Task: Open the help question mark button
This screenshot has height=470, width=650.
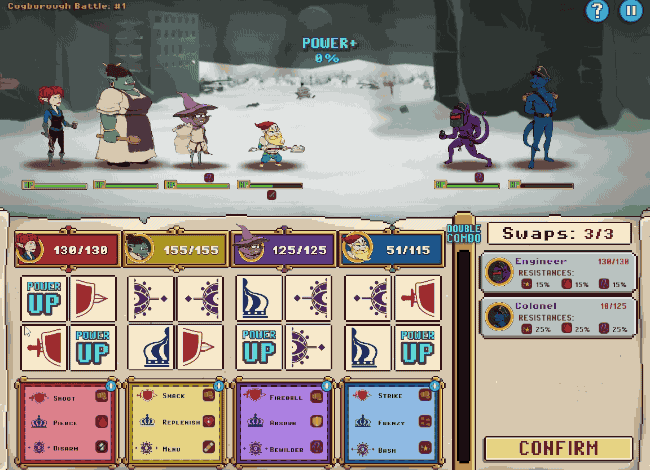Action: pyautogui.click(x=598, y=11)
